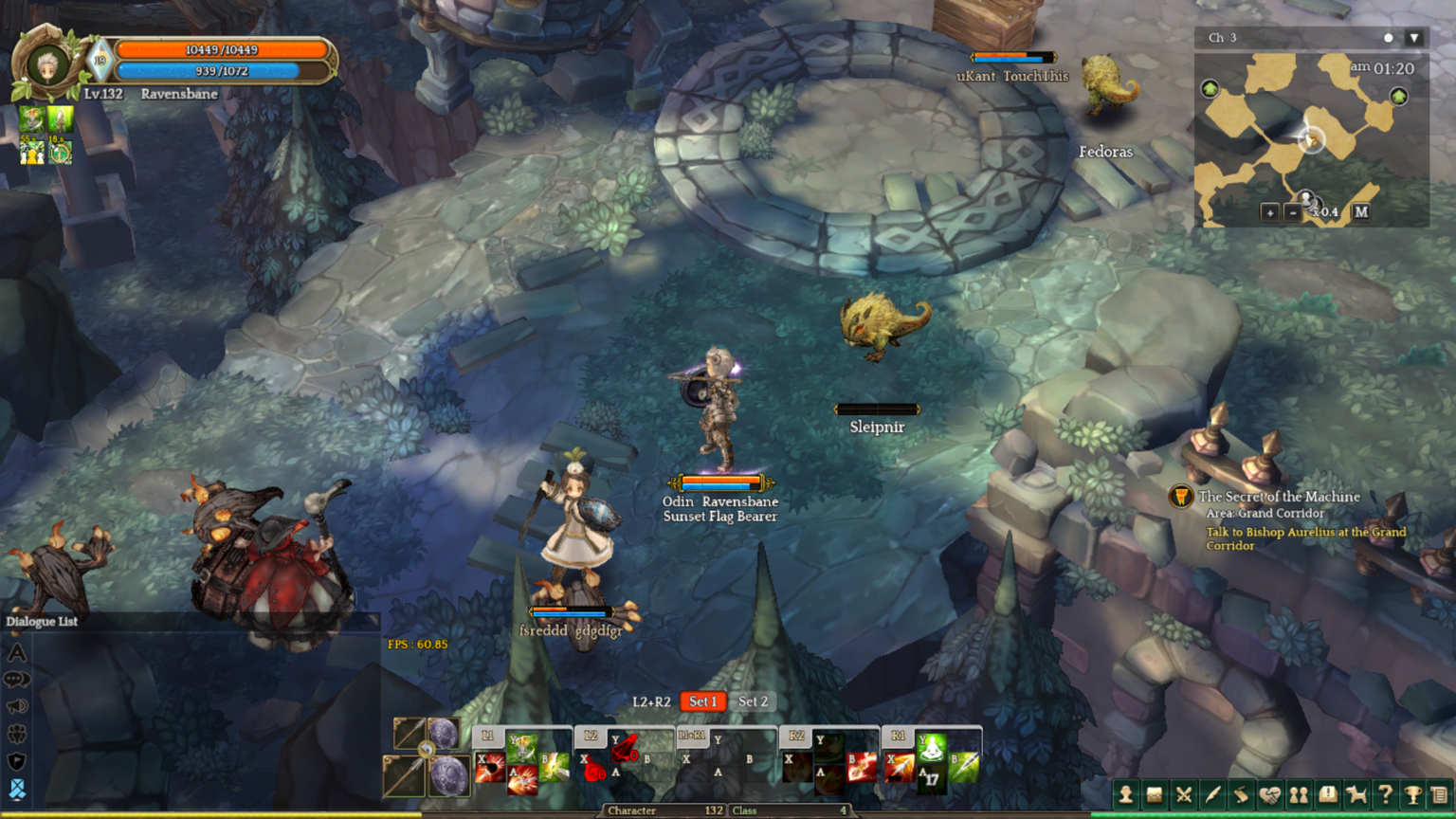Select the shield guild chat channel icon
Screen dimensions: 1456x819
point(17,761)
